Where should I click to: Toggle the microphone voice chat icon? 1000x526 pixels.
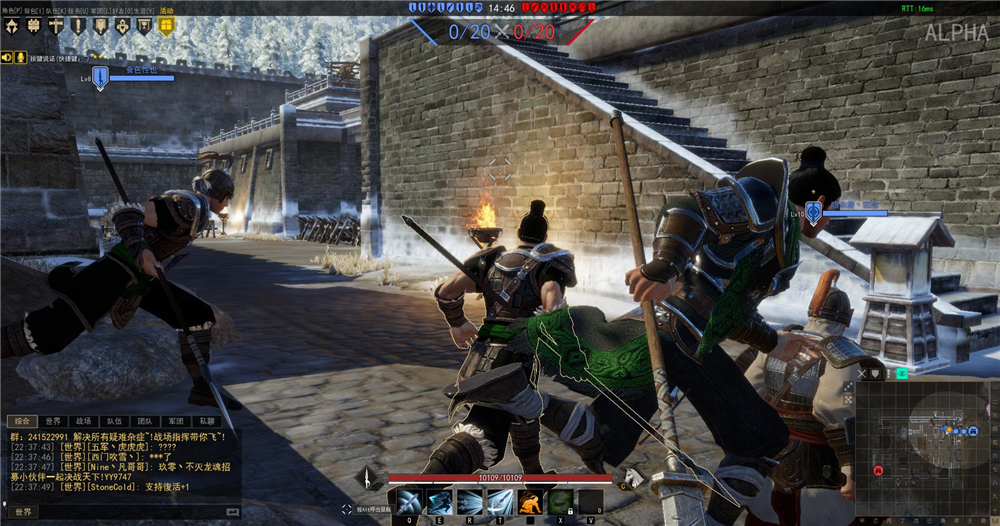(x=19, y=58)
